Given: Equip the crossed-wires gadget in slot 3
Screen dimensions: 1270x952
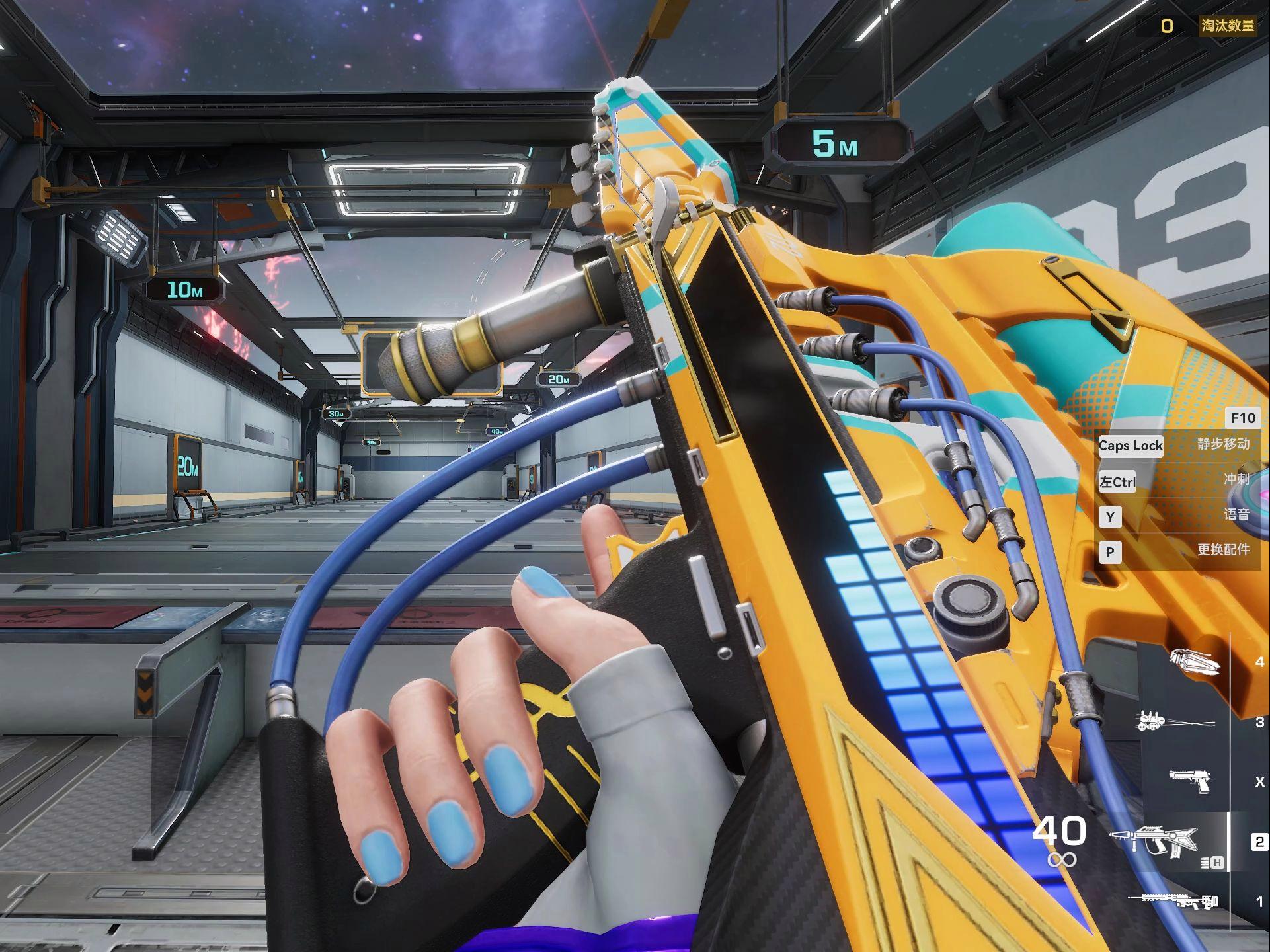Looking at the screenshot, I should click(x=1174, y=722).
